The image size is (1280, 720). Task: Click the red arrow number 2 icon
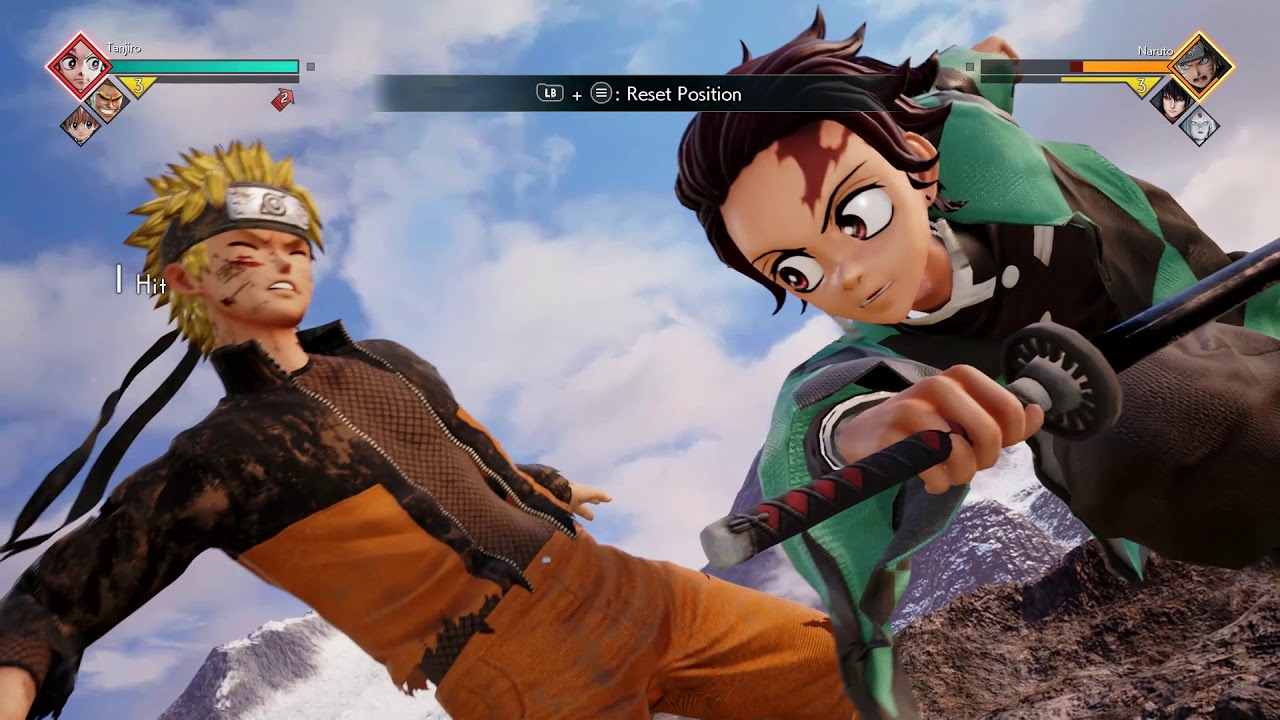tap(283, 98)
